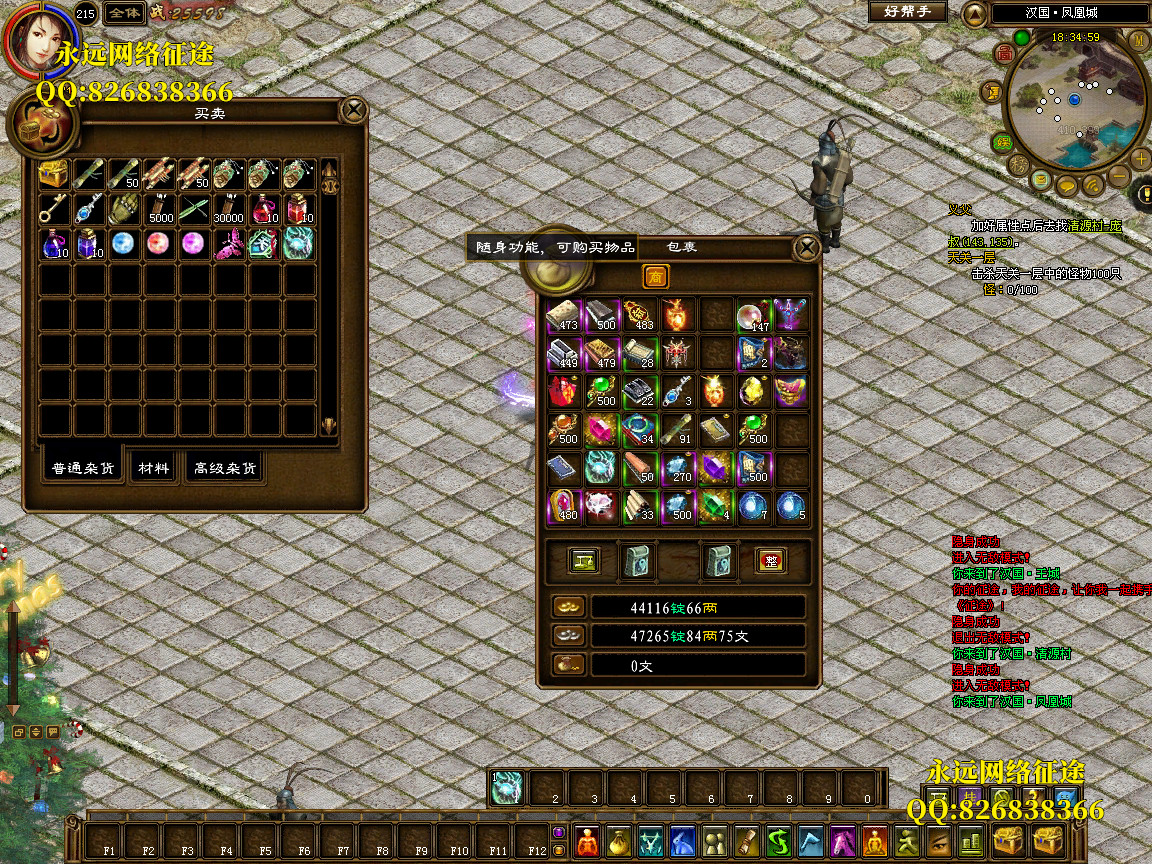Image resolution: width=1152 pixels, height=864 pixels.
Task: Pick the arrow quiver stack of 30000
Action: coord(229,209)
